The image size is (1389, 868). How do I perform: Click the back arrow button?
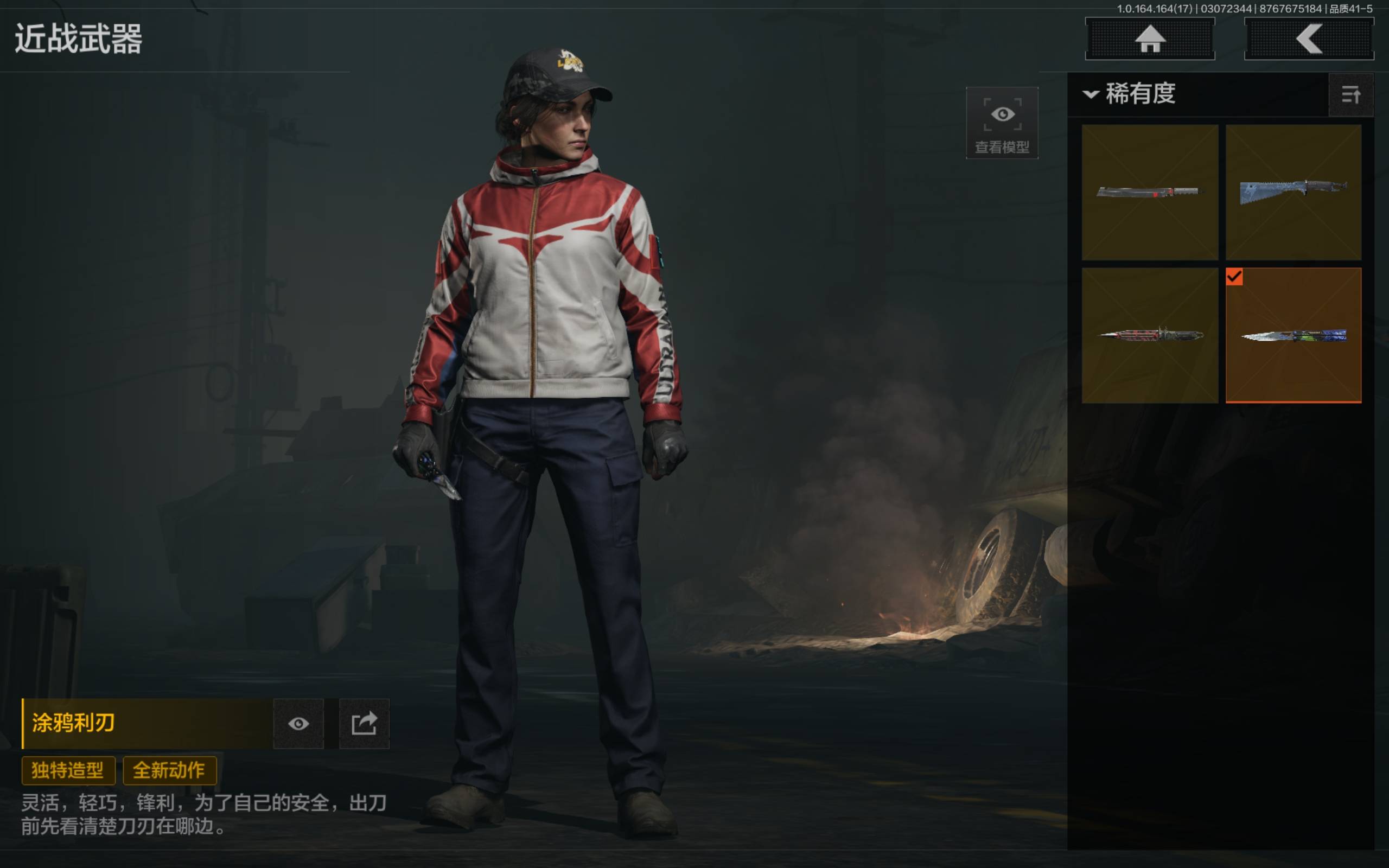point(1309,39)
